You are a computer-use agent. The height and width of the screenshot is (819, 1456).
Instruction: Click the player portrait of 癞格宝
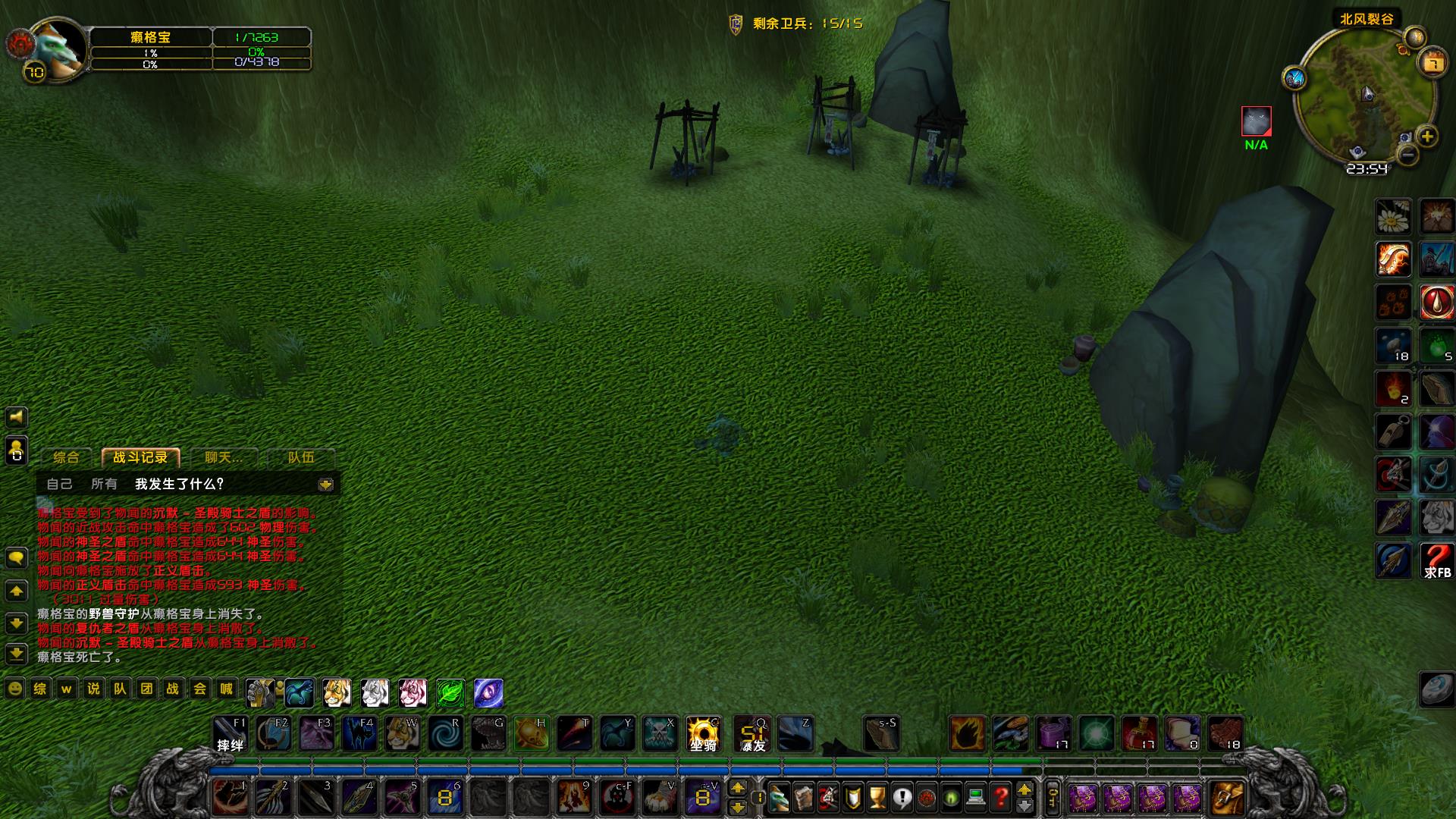click(x=58, y=49)
